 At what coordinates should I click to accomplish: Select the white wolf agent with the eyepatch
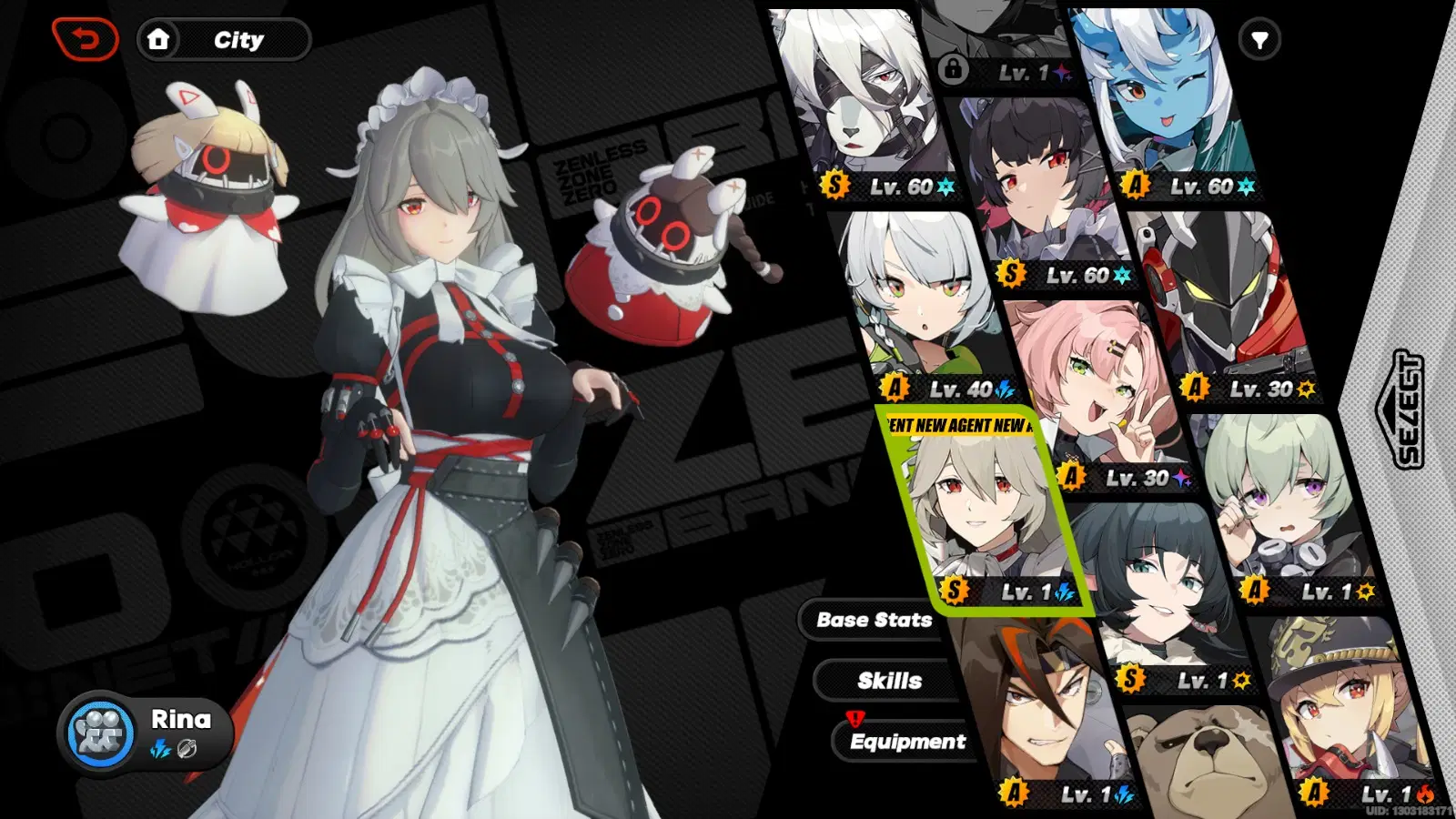[855, 100]
